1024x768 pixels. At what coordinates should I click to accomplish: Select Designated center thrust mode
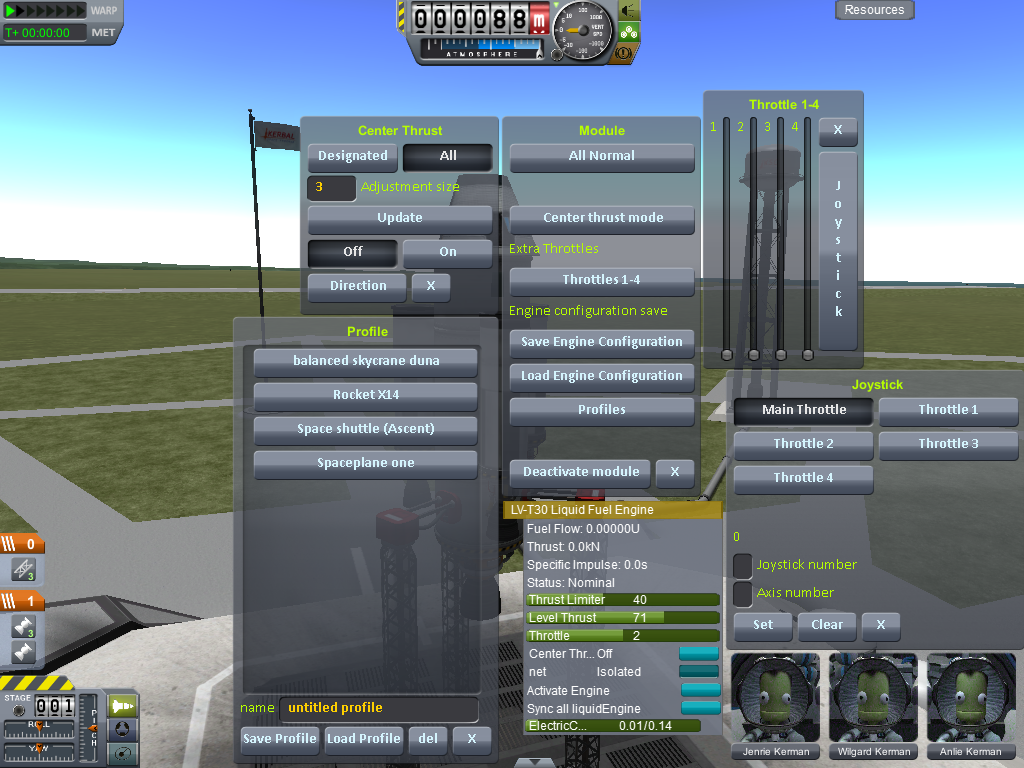coord(352,156)
